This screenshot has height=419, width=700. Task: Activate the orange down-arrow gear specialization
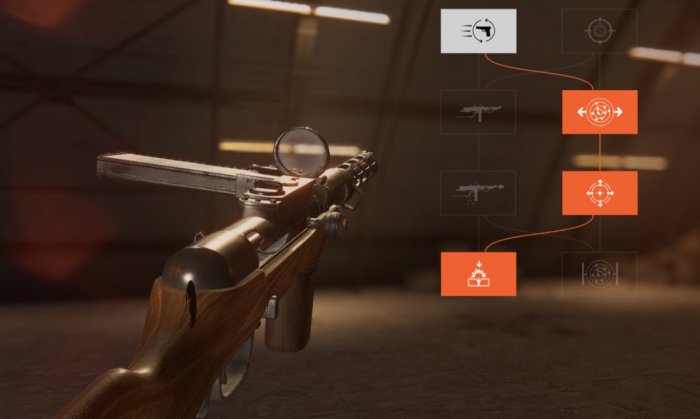[x=479, y=273]
